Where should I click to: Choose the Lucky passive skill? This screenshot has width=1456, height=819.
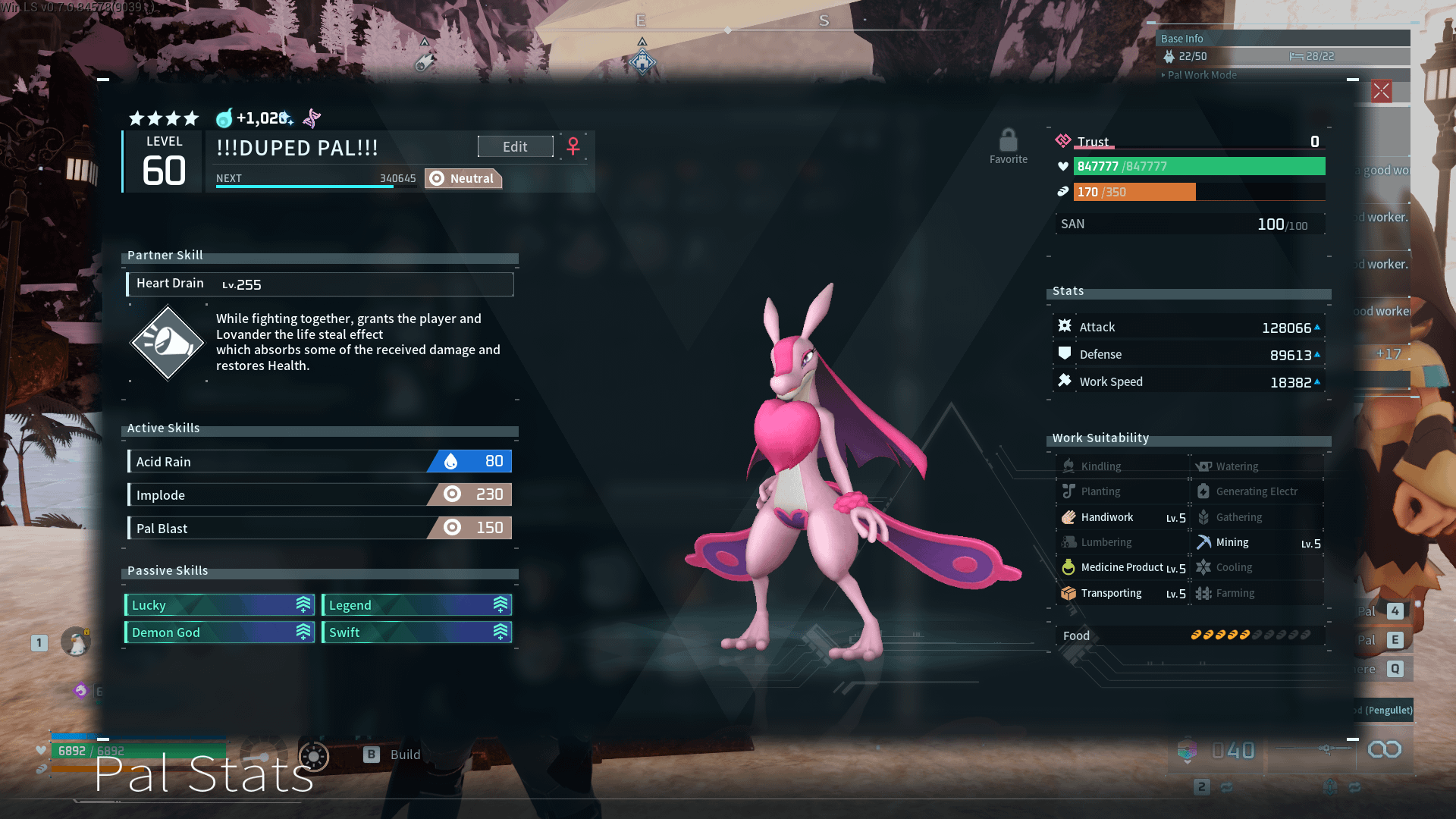click(x=219, y=605)
